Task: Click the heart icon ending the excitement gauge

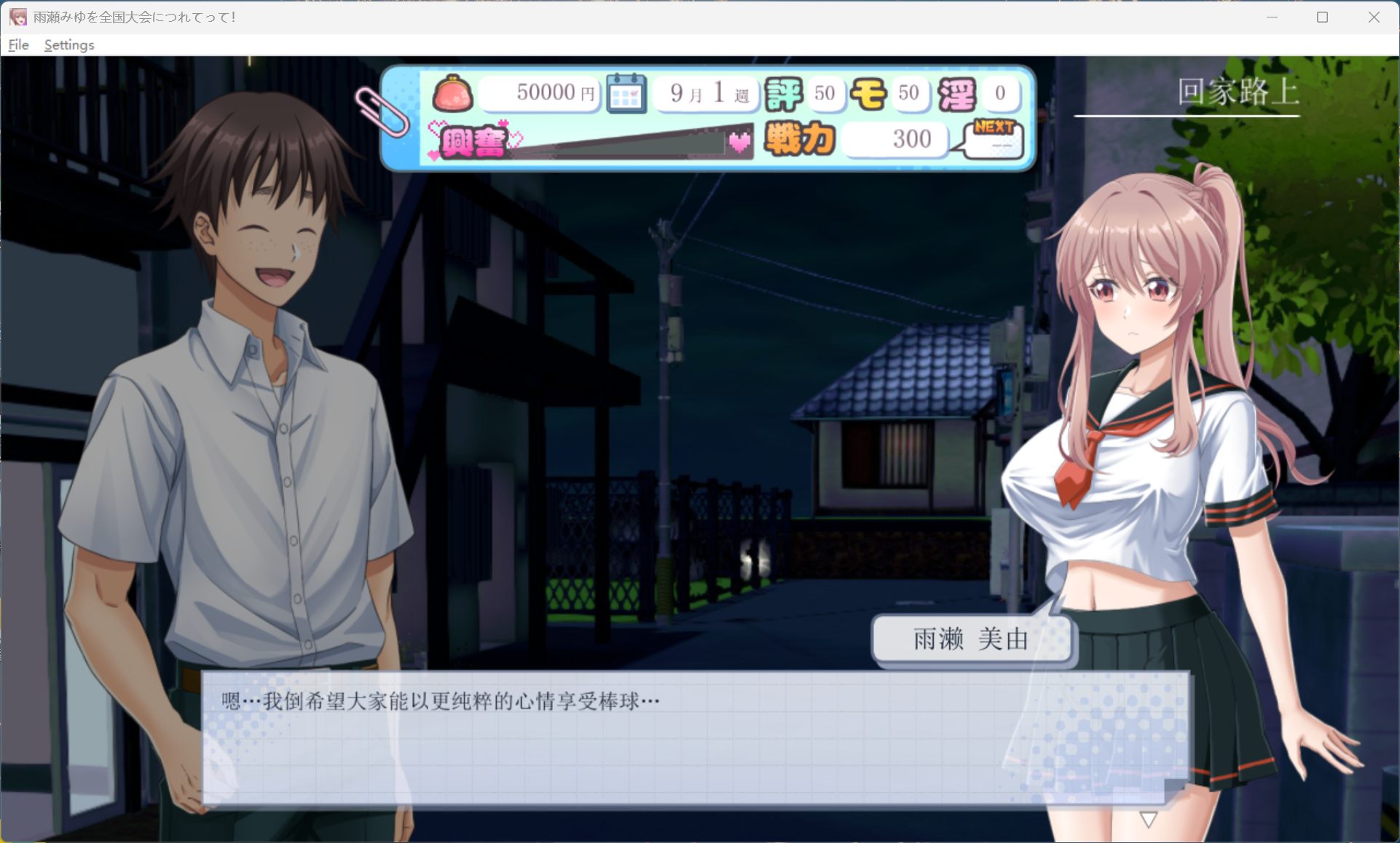Action: coord(738,143)
